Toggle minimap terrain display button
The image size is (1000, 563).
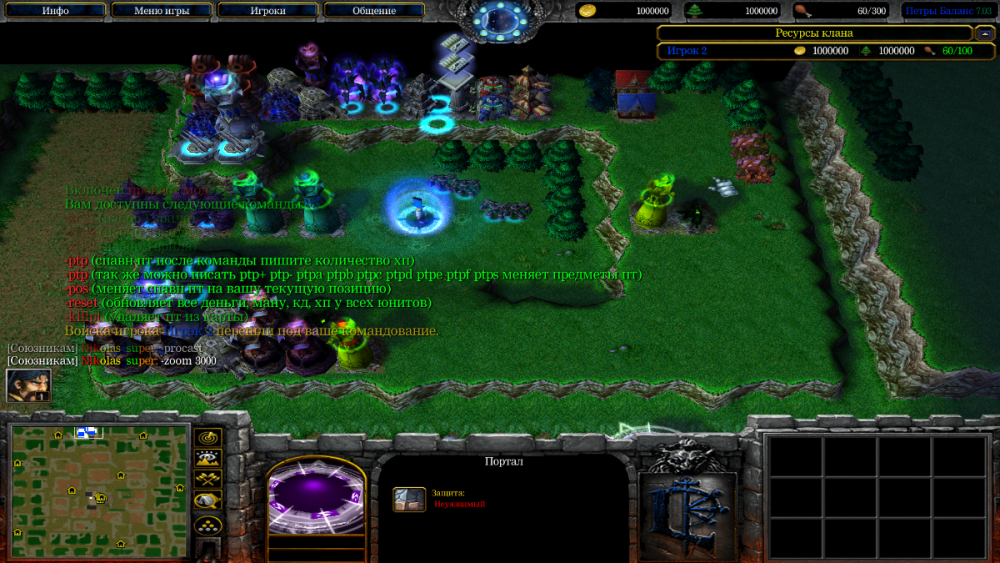pyautogui.click(x=208, y=459)
